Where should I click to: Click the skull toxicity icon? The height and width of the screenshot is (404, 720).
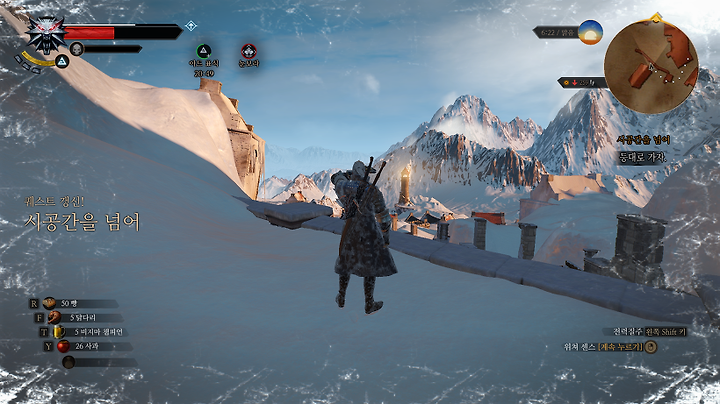pyautogui.click(x=76, y=48)
